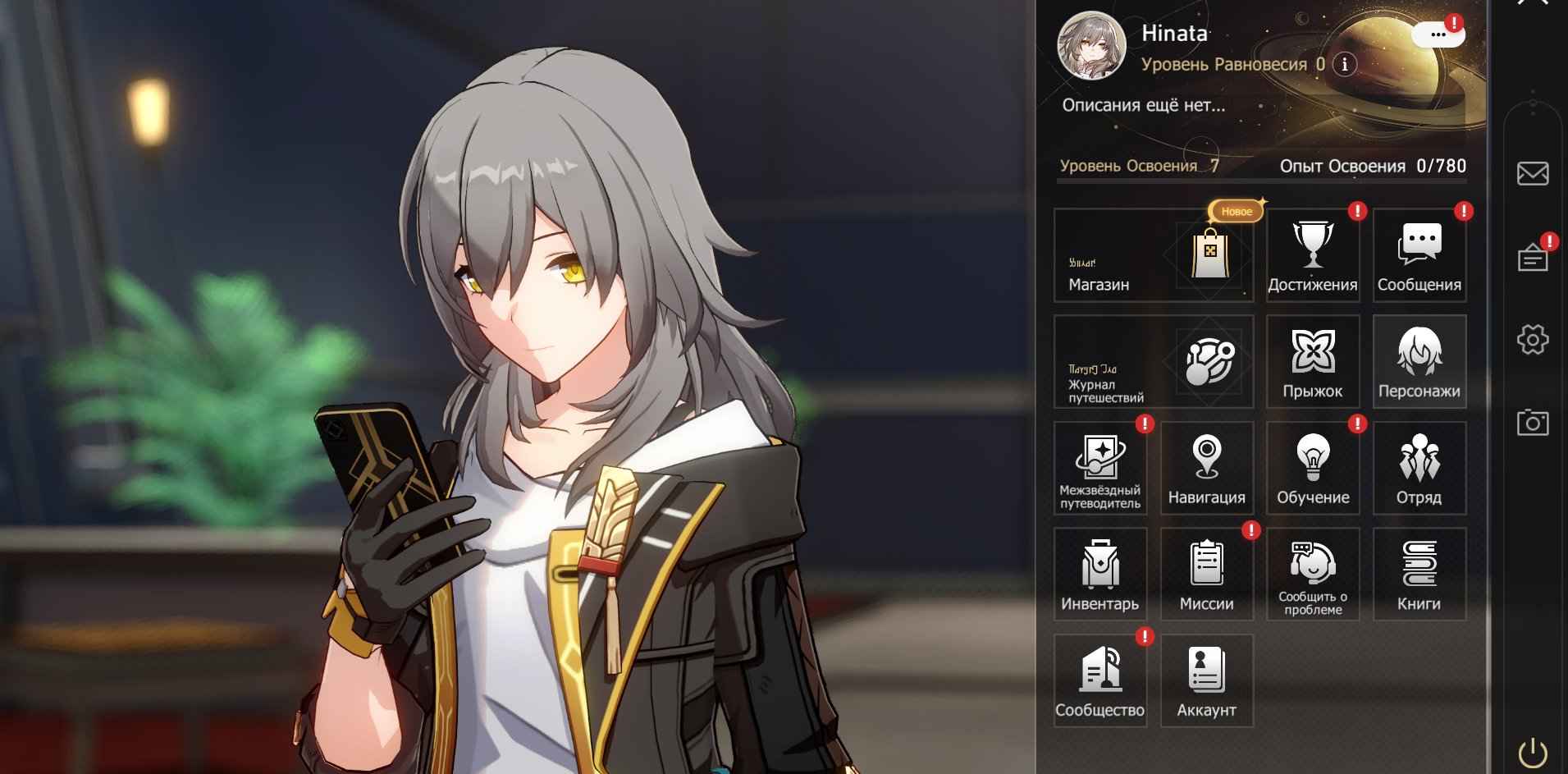Open the Навигация navigation panel
The height and width of the screenshot is (774, 1568).
[1206, 468]
